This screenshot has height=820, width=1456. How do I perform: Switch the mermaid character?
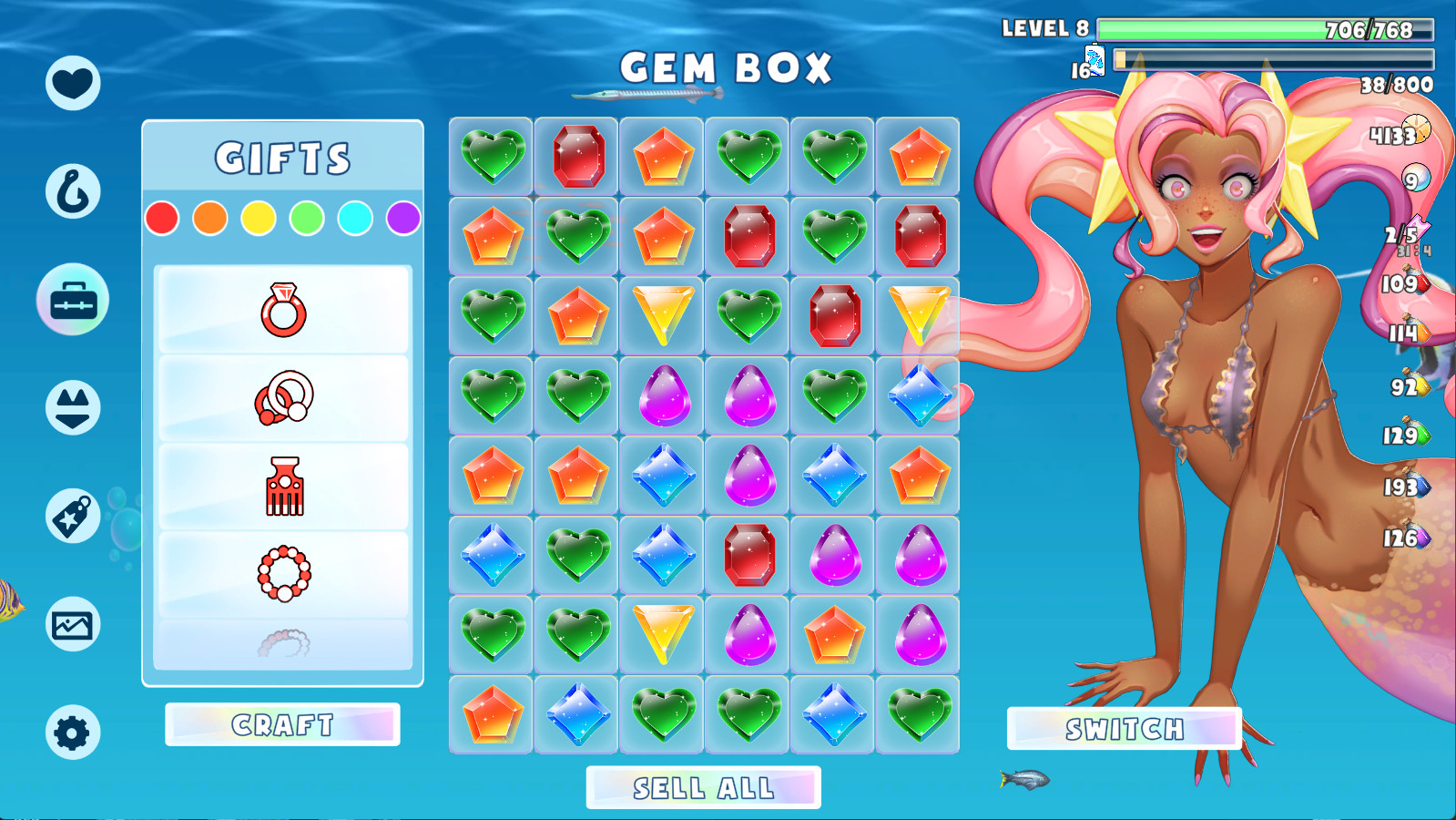pyautogui.click(x=1125, y=729)
